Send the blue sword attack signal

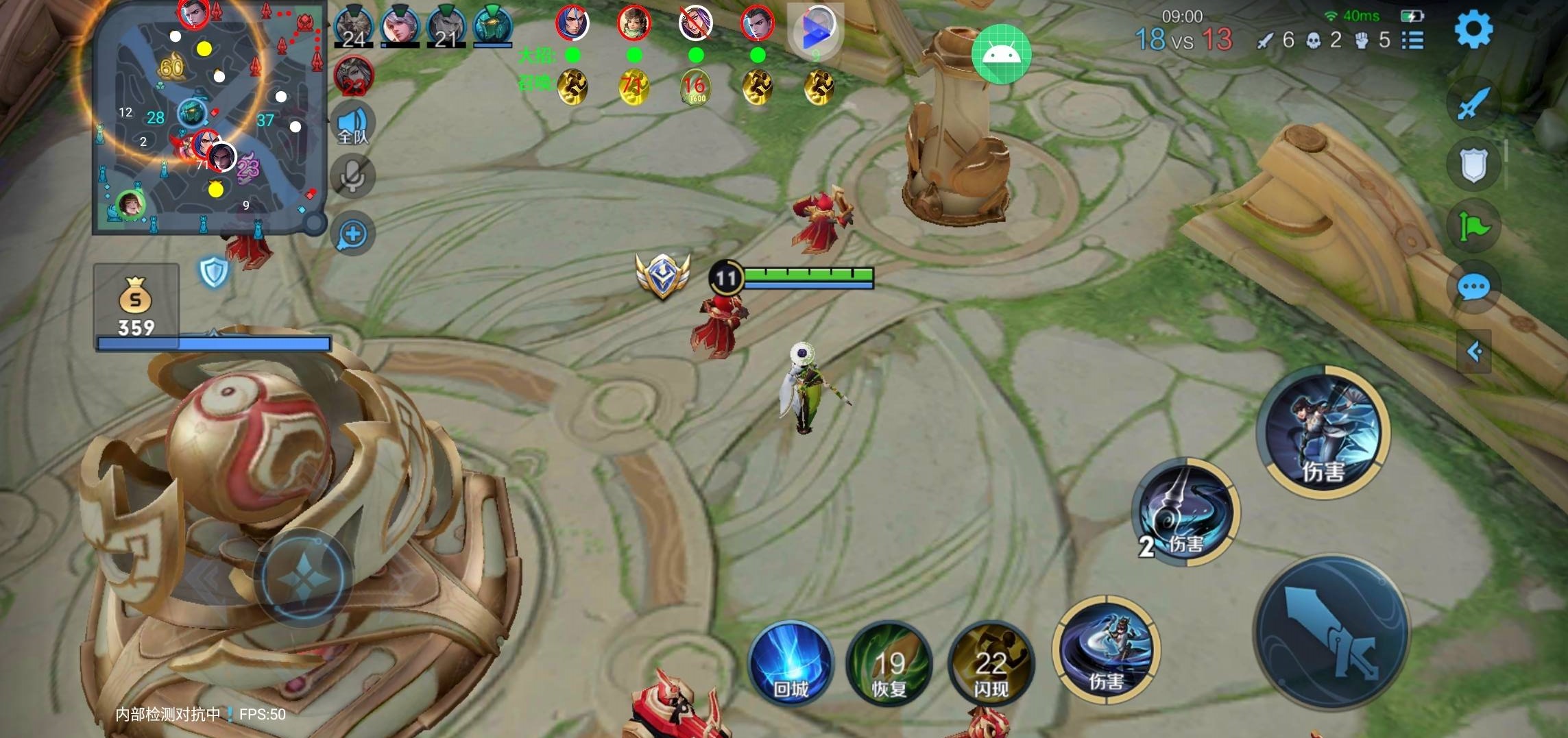1473,104
